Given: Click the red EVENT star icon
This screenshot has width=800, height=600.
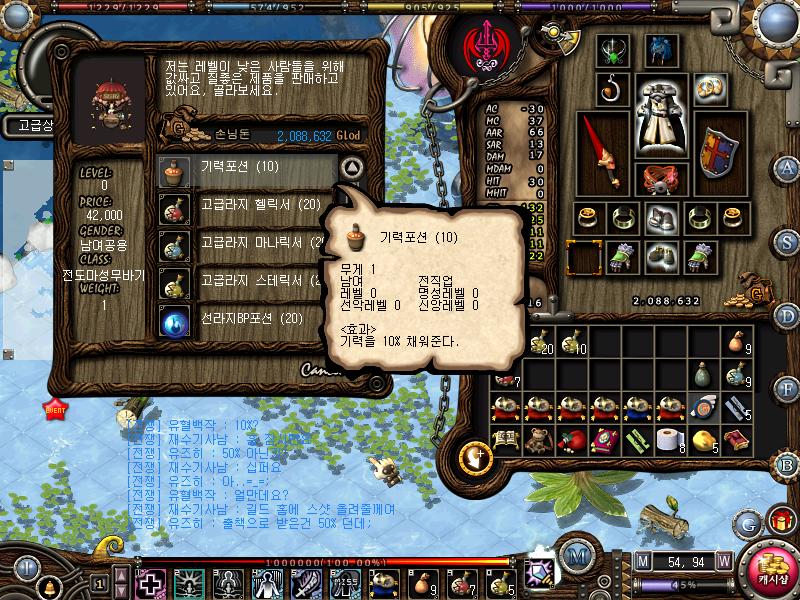Looking at the screenshot, I should 53,407.
